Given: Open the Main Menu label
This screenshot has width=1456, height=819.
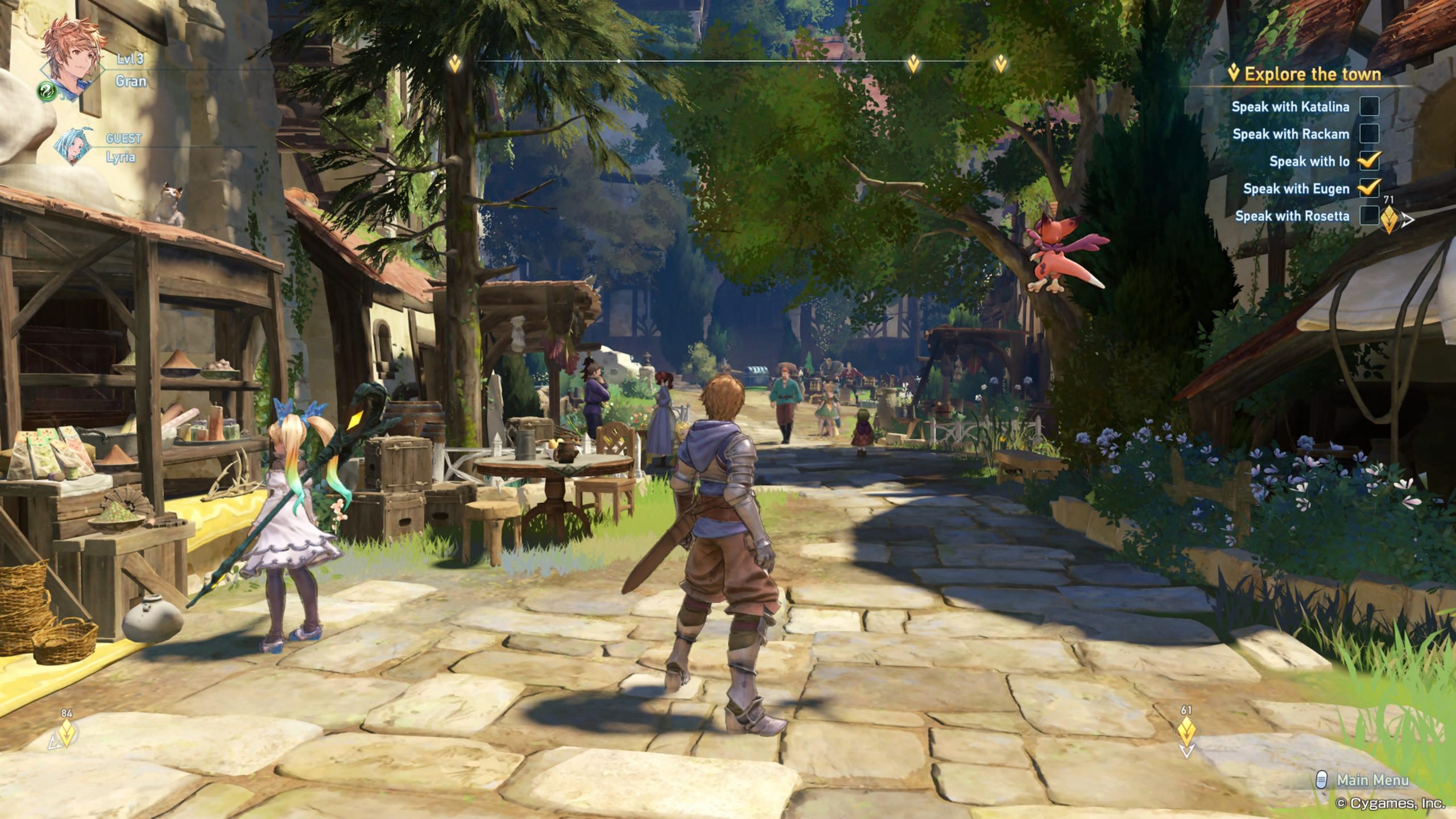Looking at the screenshot, I should [x=1372, y=780].
